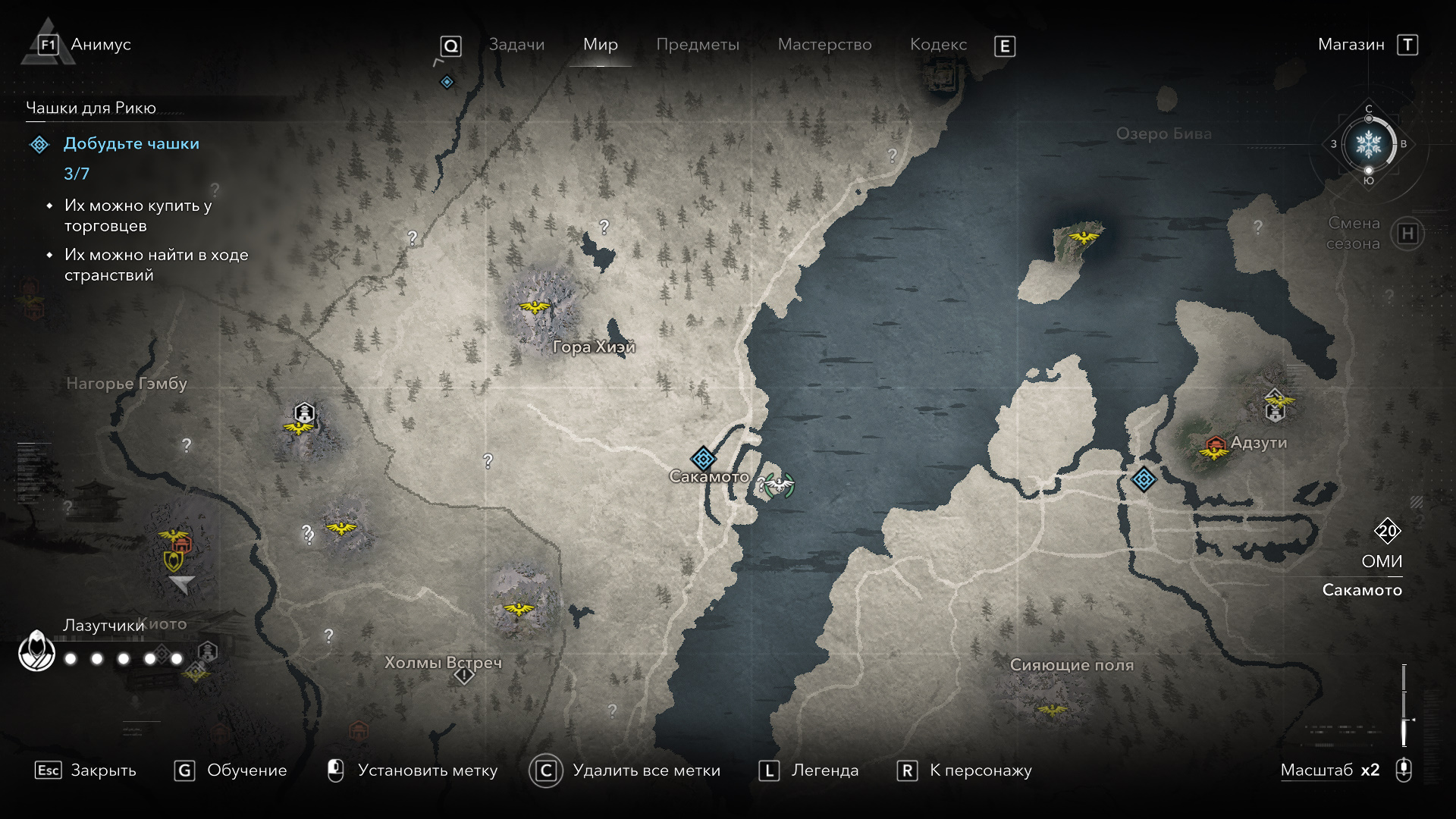This screenshot has height=819, width=1456.
Task: Click the Лазутчики scouts icon
Action: pyautogui.click(x=36, y=651)
